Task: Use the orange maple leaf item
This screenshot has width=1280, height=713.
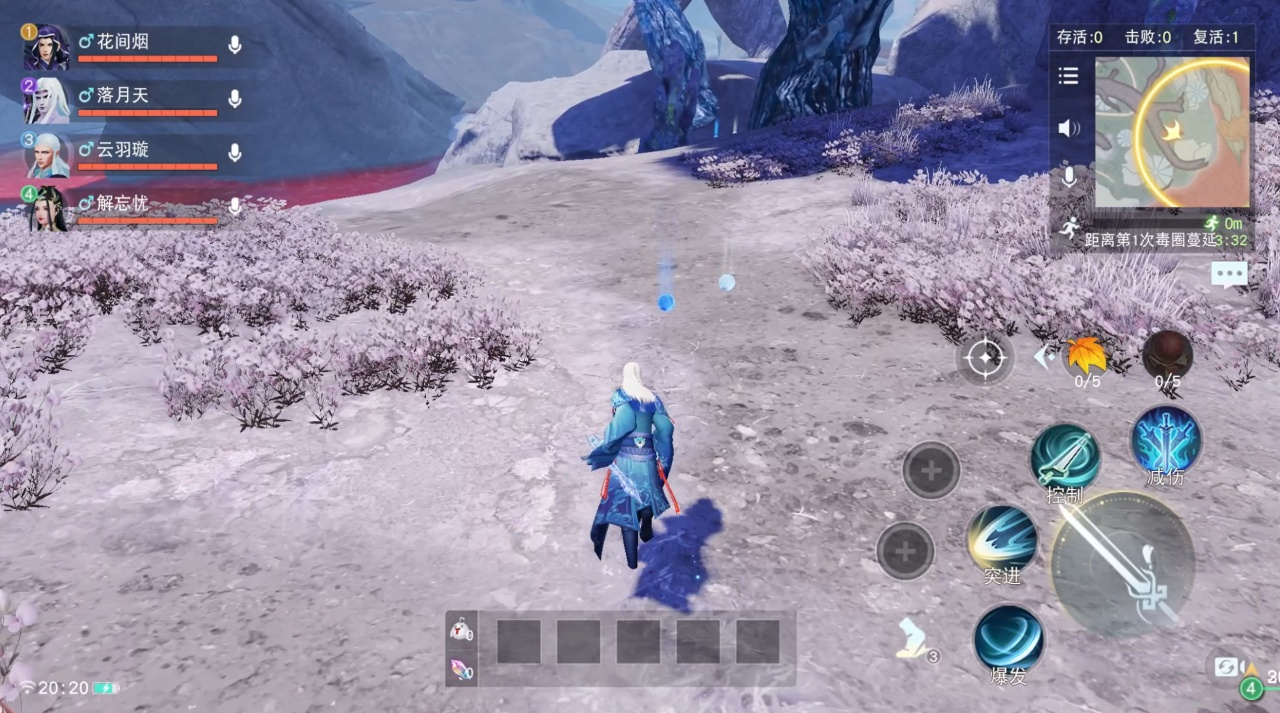Action: point(1086,355)
